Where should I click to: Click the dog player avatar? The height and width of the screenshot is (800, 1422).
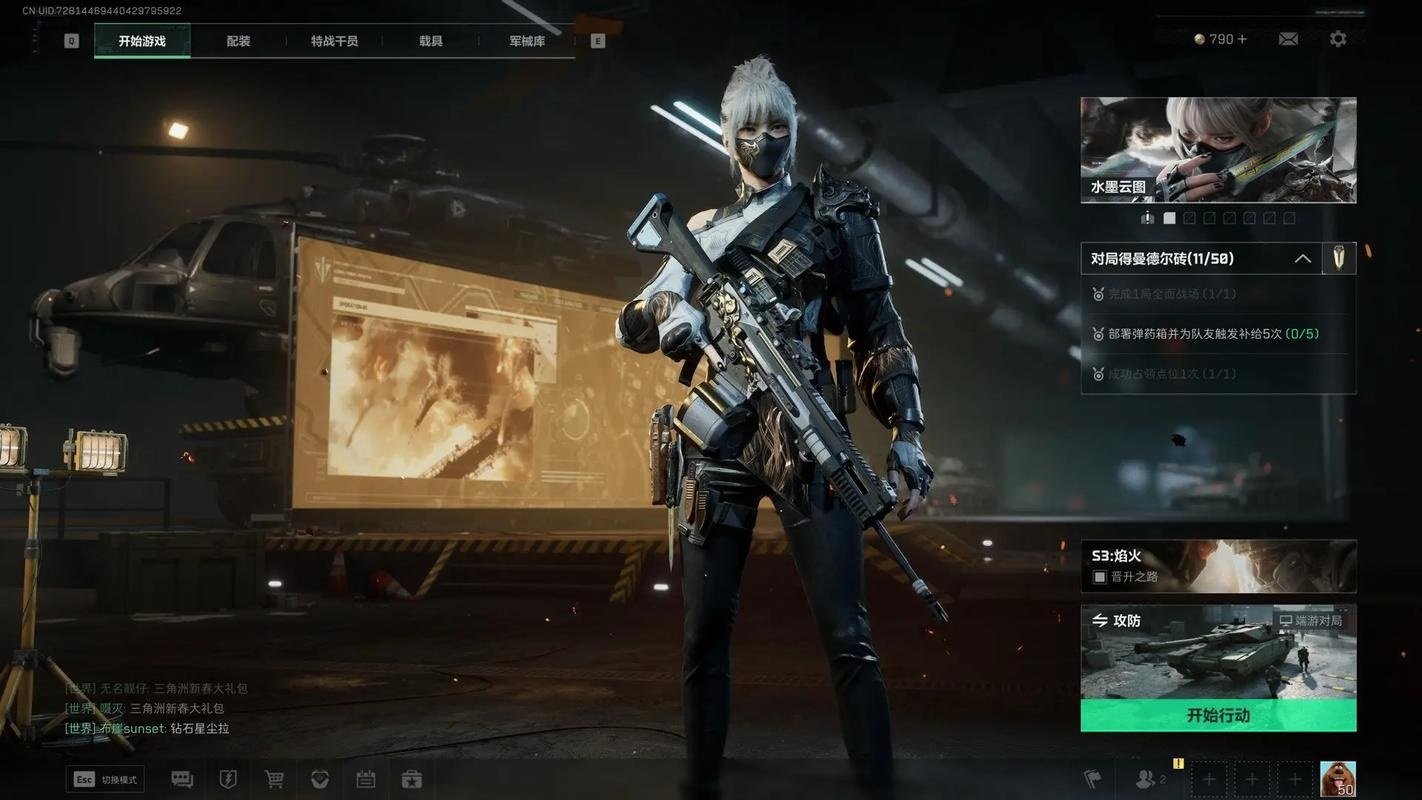tap(1337, 779)
